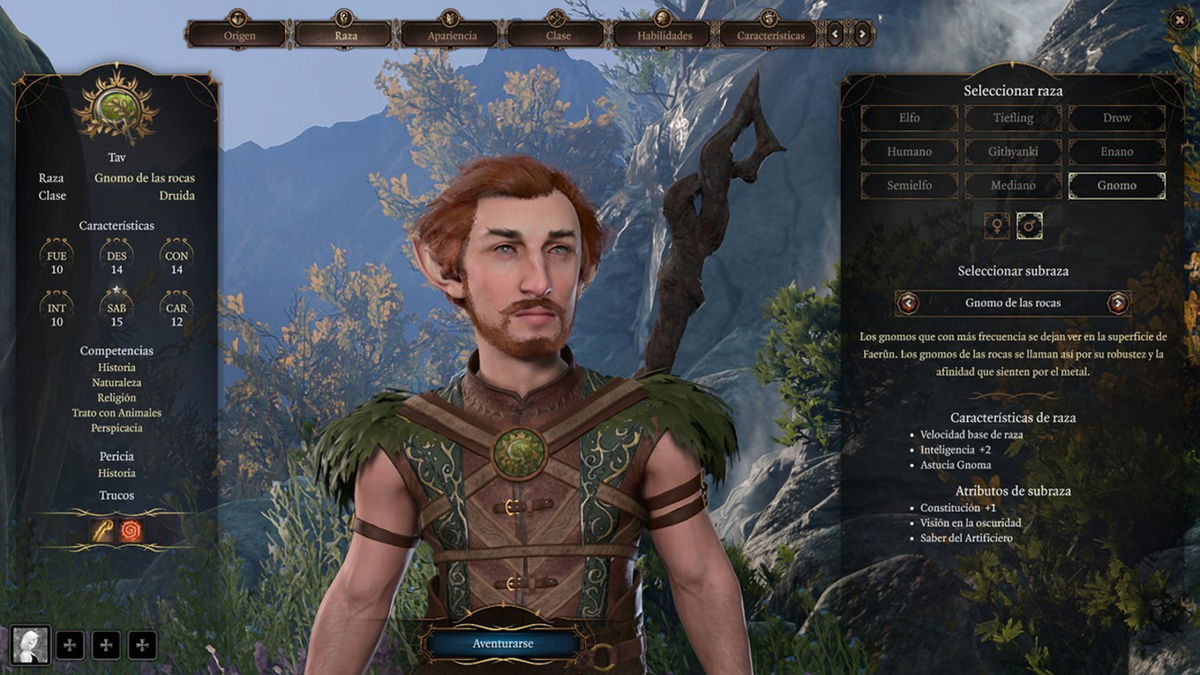The image size is (1200, 675).
Task: Click the next subrace arrow
Action: (x=1118, y=303)
